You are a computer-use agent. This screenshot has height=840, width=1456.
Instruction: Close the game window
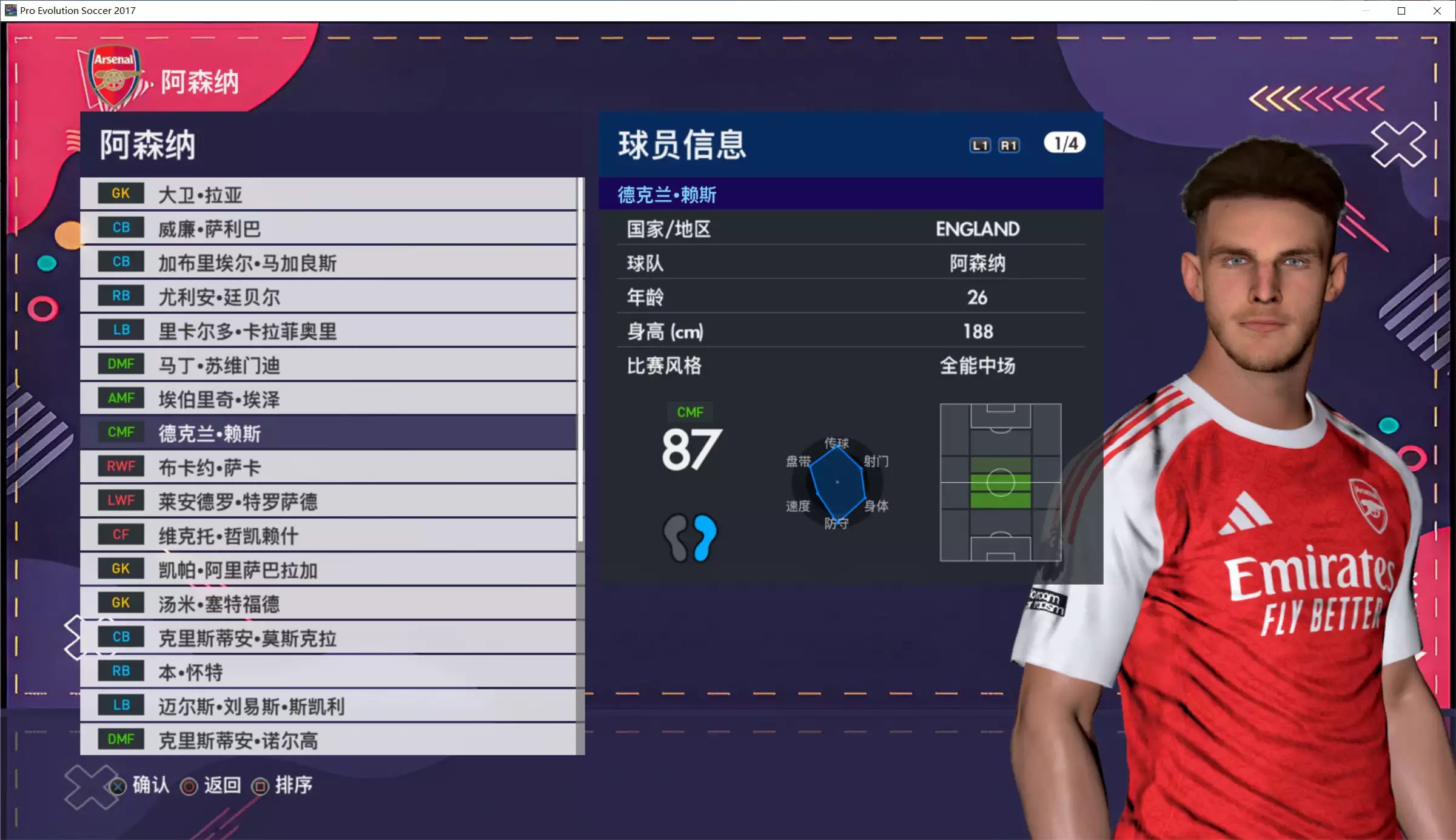tap(1437, 11)
